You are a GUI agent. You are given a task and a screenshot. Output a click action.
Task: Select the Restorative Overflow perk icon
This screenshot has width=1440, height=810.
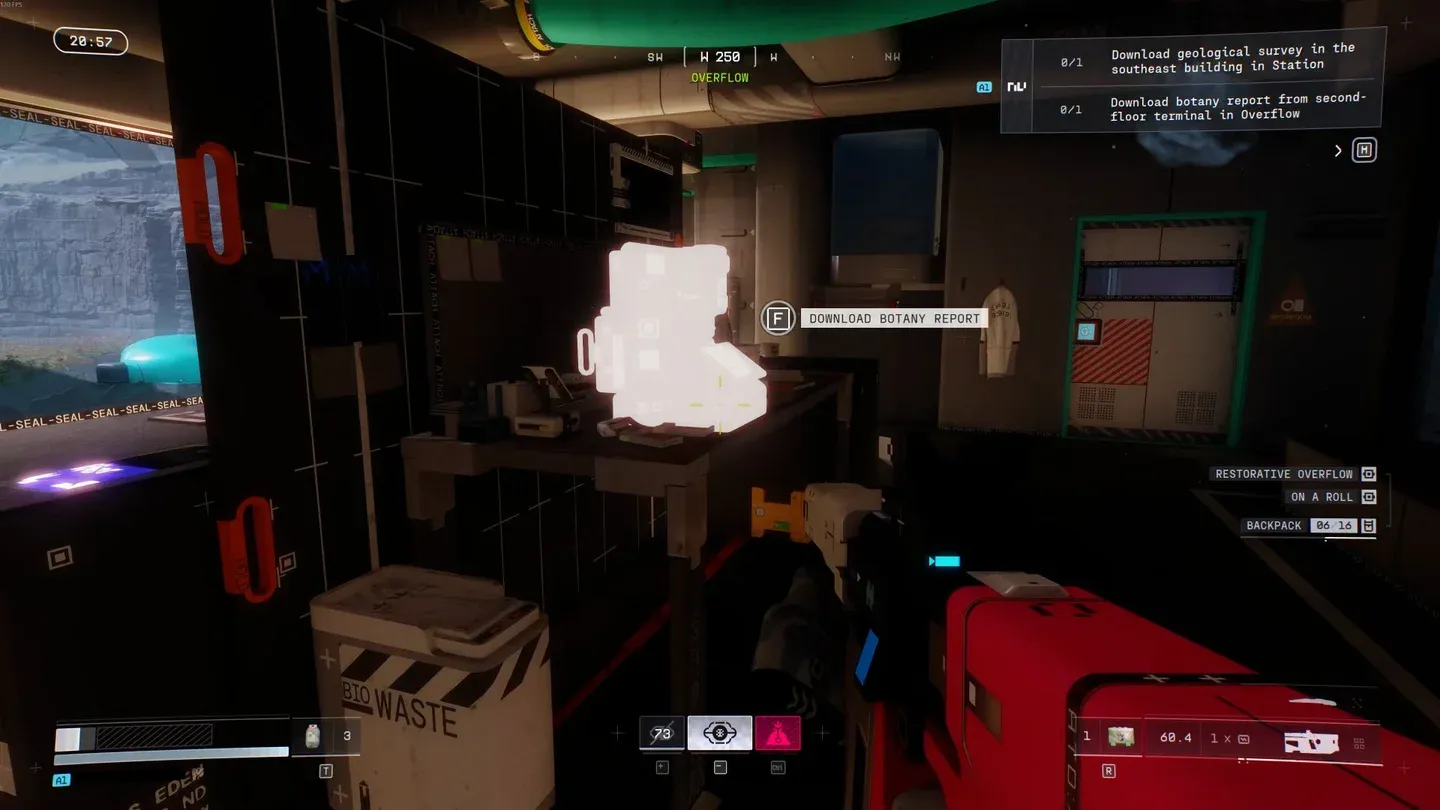click(x=1368, y=474)
